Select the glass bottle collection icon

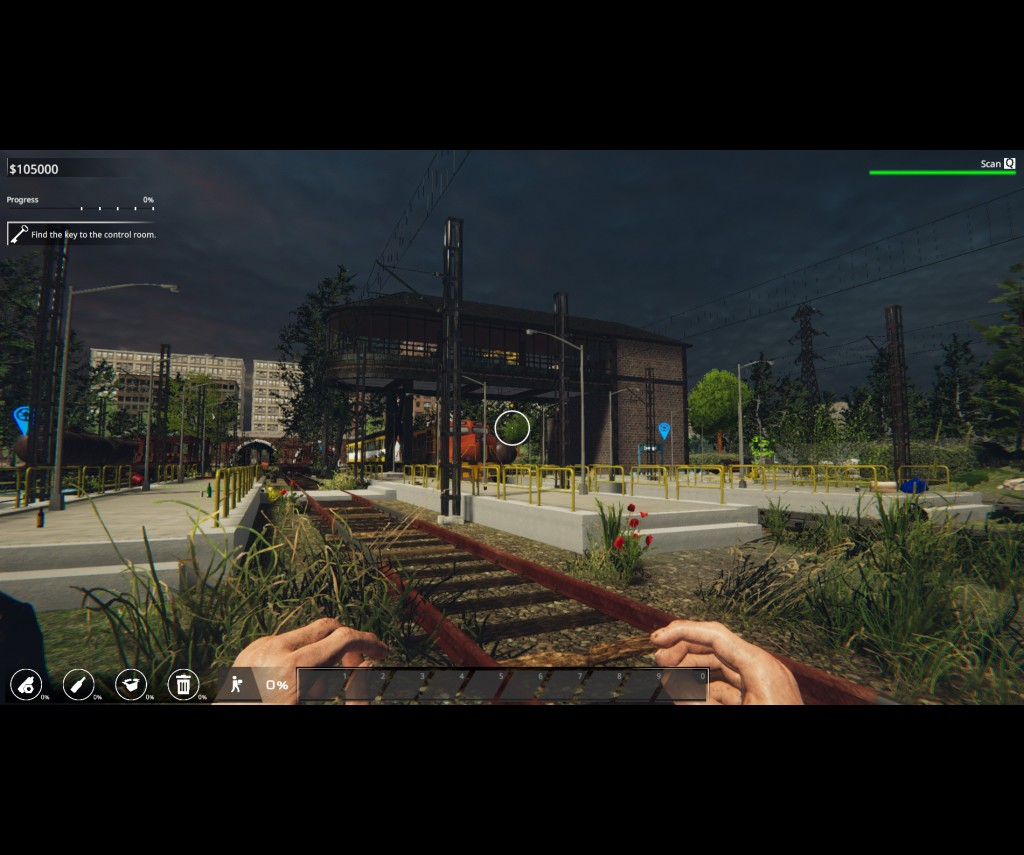pos(79,685)
